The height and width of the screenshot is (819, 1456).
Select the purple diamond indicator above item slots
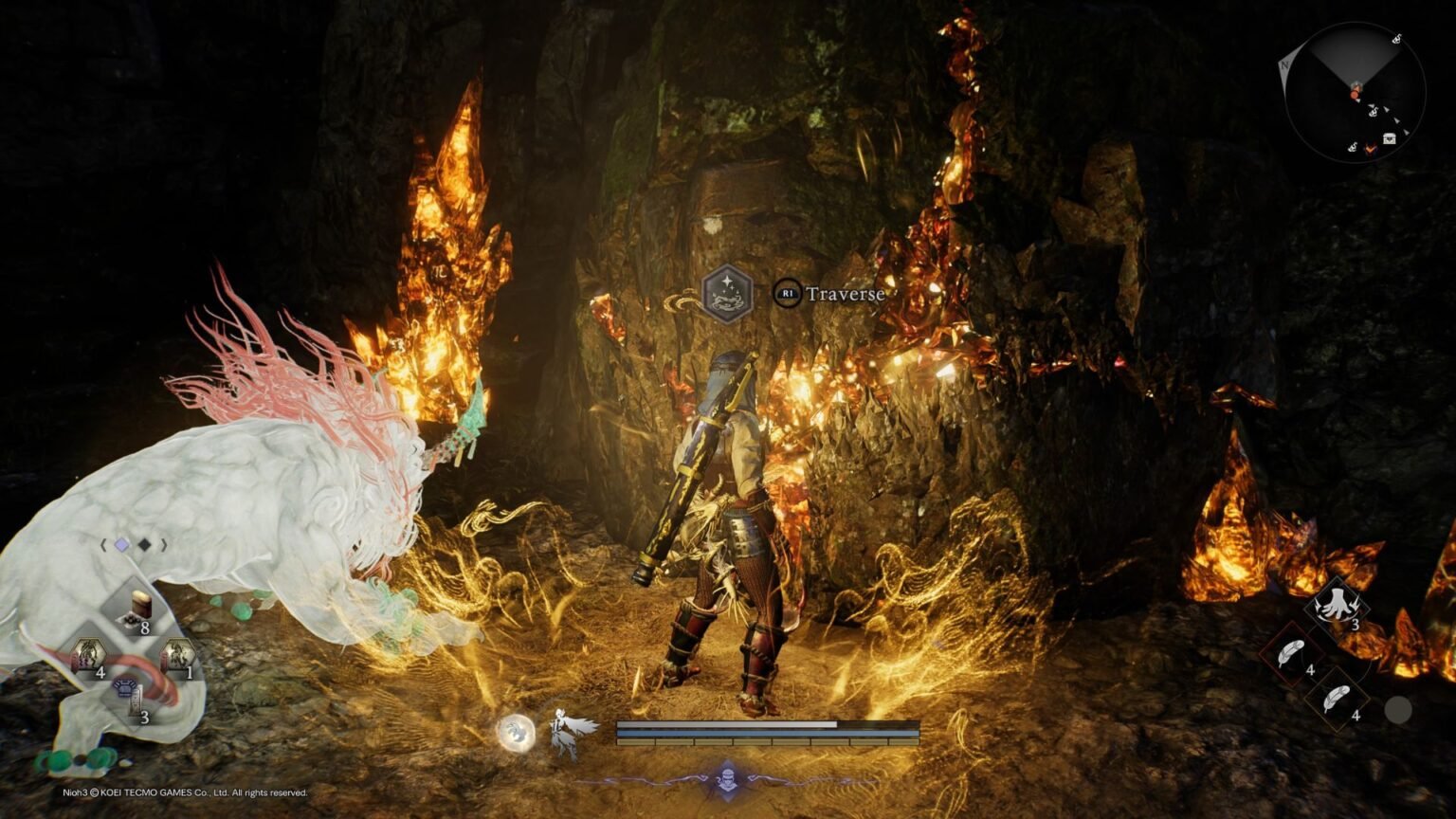pos(121,545)
